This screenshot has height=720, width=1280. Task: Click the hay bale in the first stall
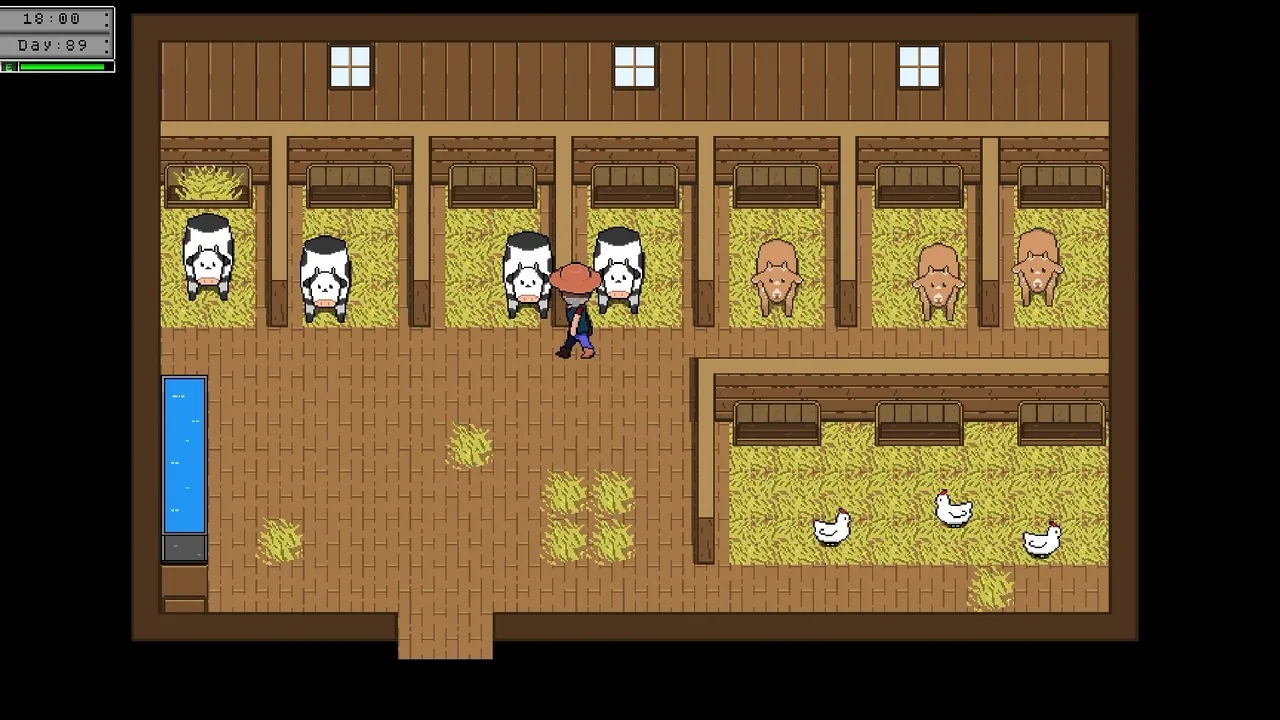click(207, 183)
